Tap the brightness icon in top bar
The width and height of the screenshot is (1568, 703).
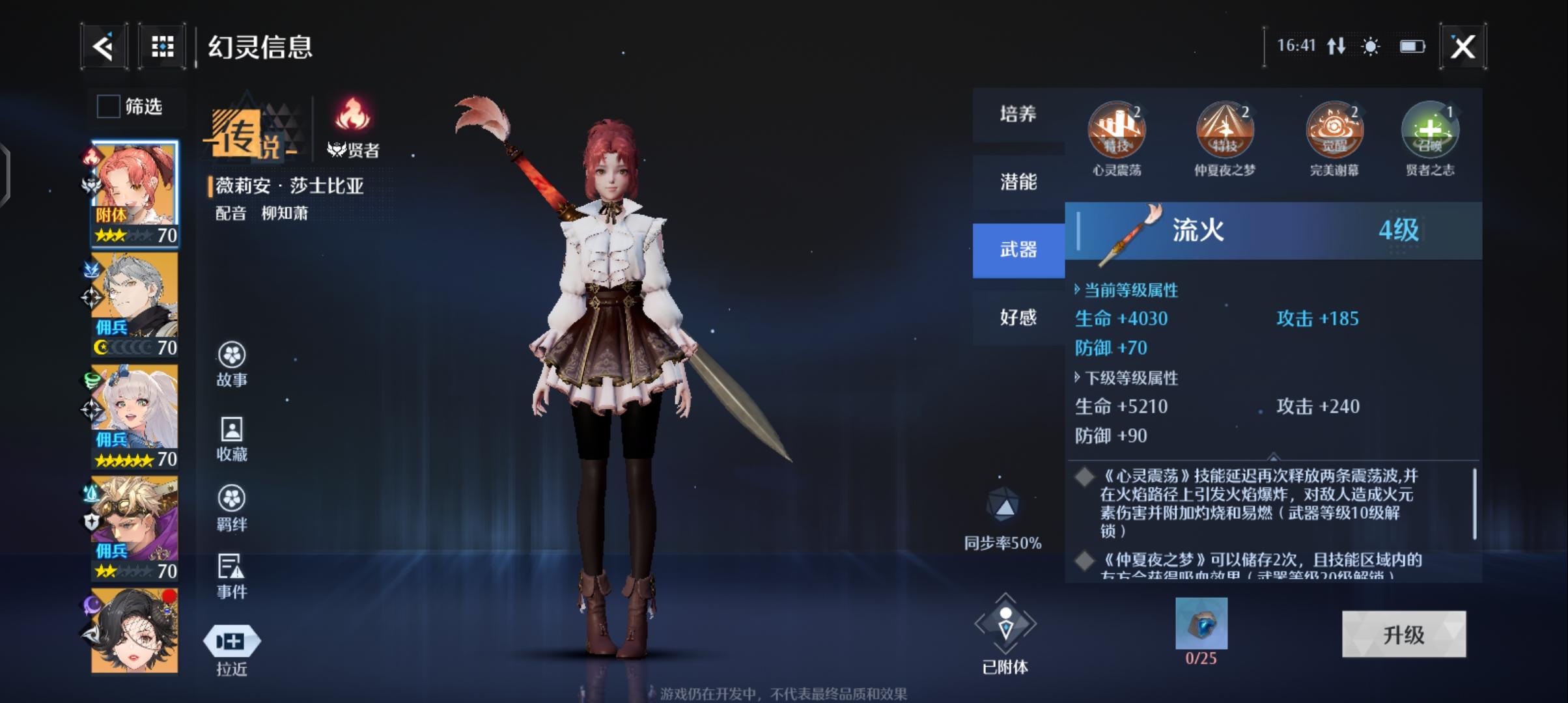point(1369,48)
